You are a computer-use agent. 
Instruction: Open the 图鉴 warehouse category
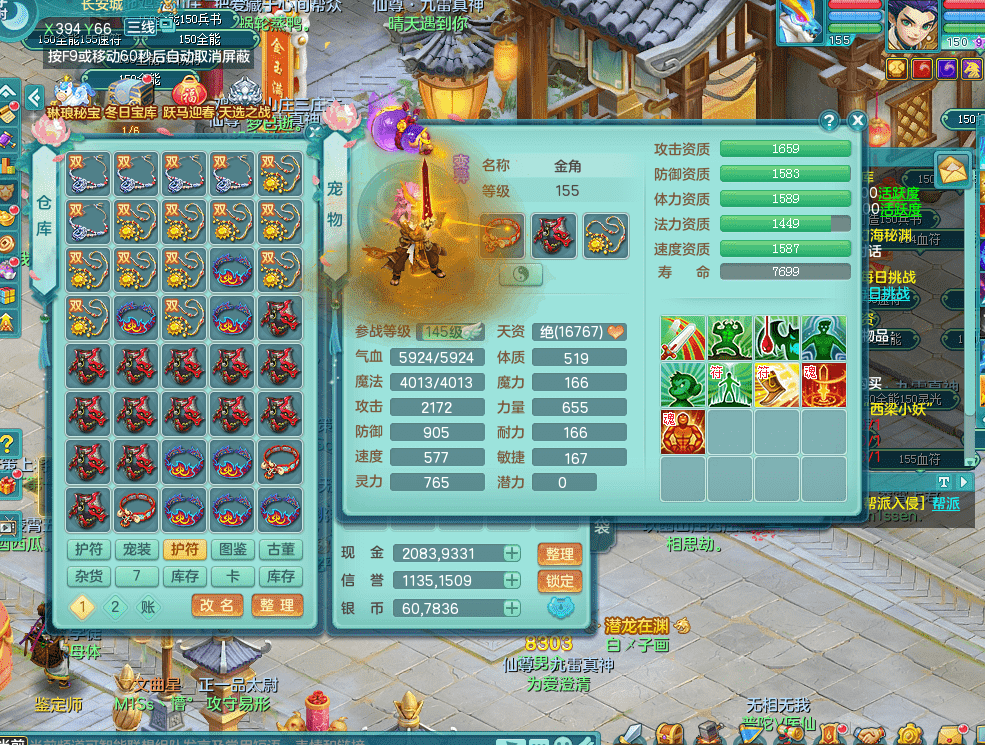pyautogui.click(x=232, y=549)
